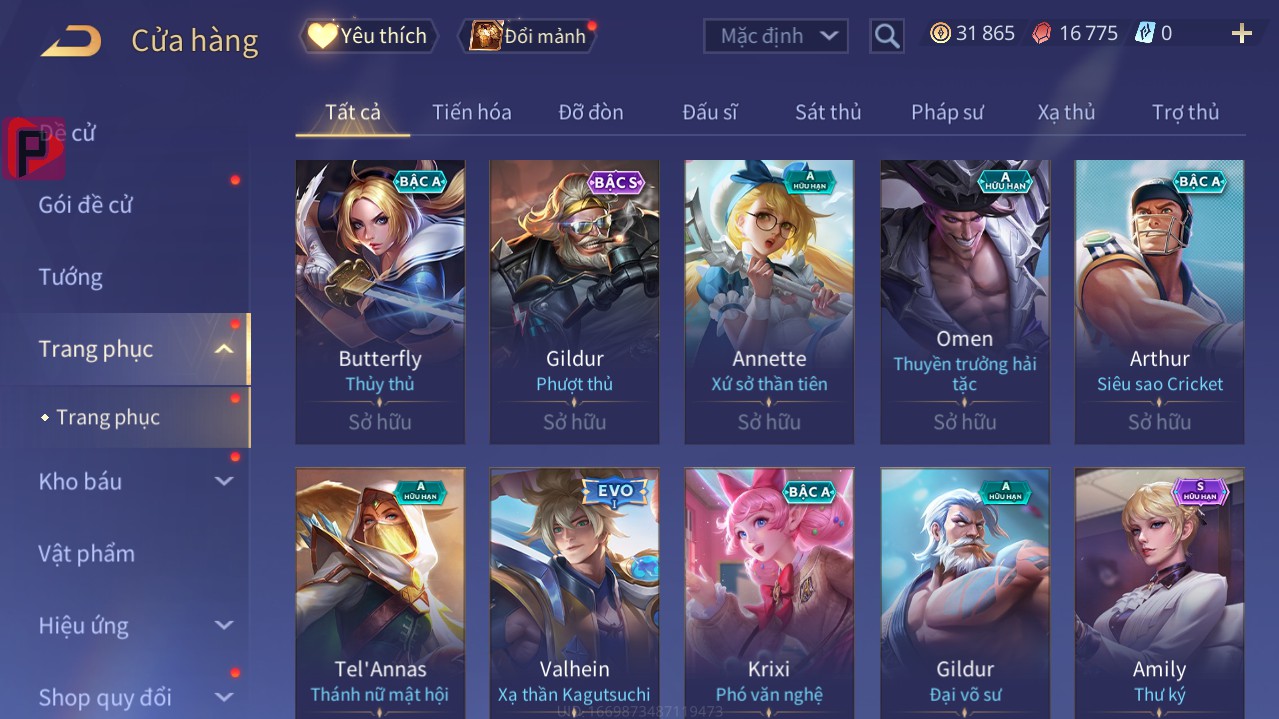
Task: Select the Butterfly Thủy thủ skin card
Action: 380,301
